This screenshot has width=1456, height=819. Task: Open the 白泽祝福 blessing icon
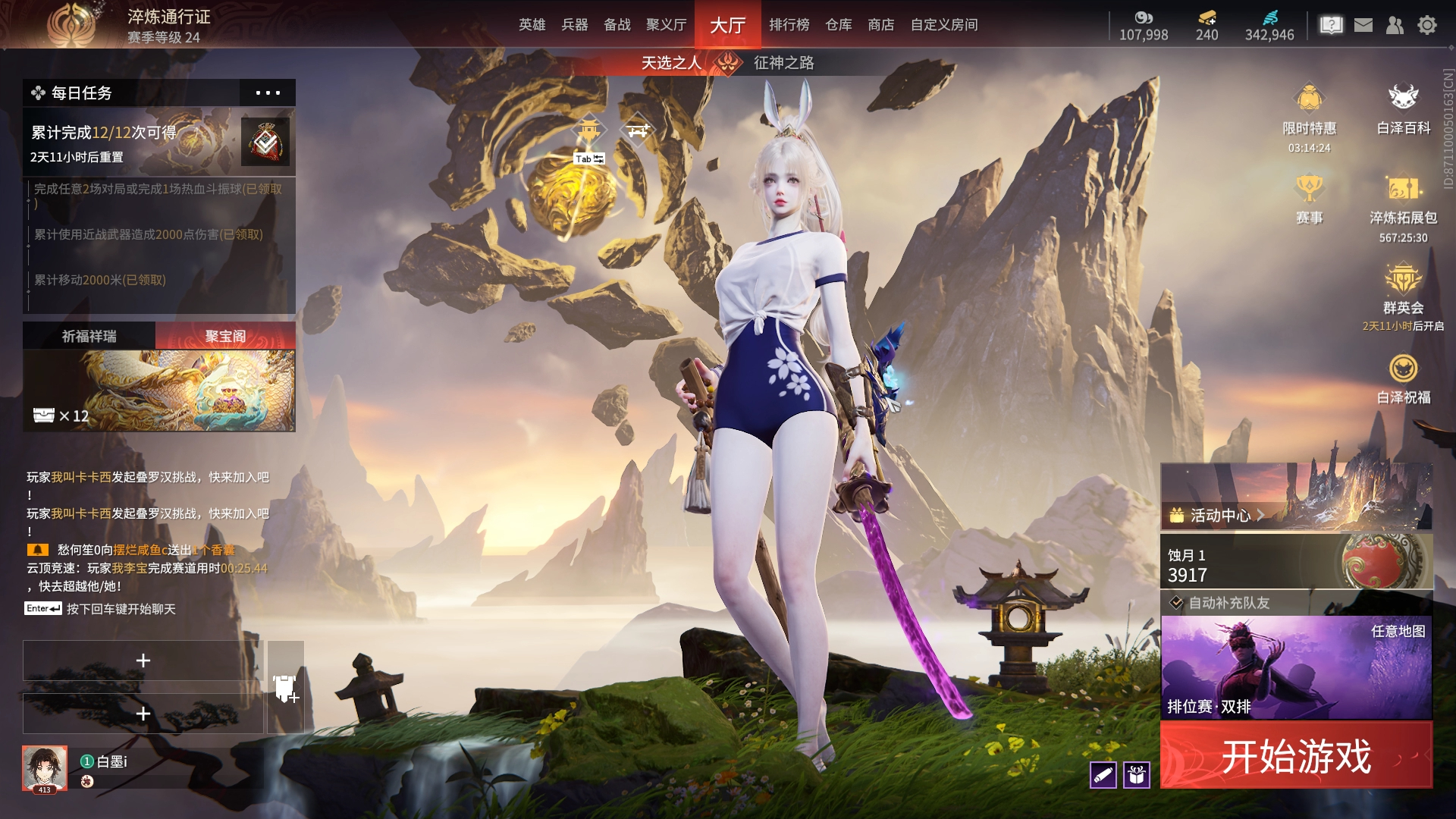coord(1403,378)
